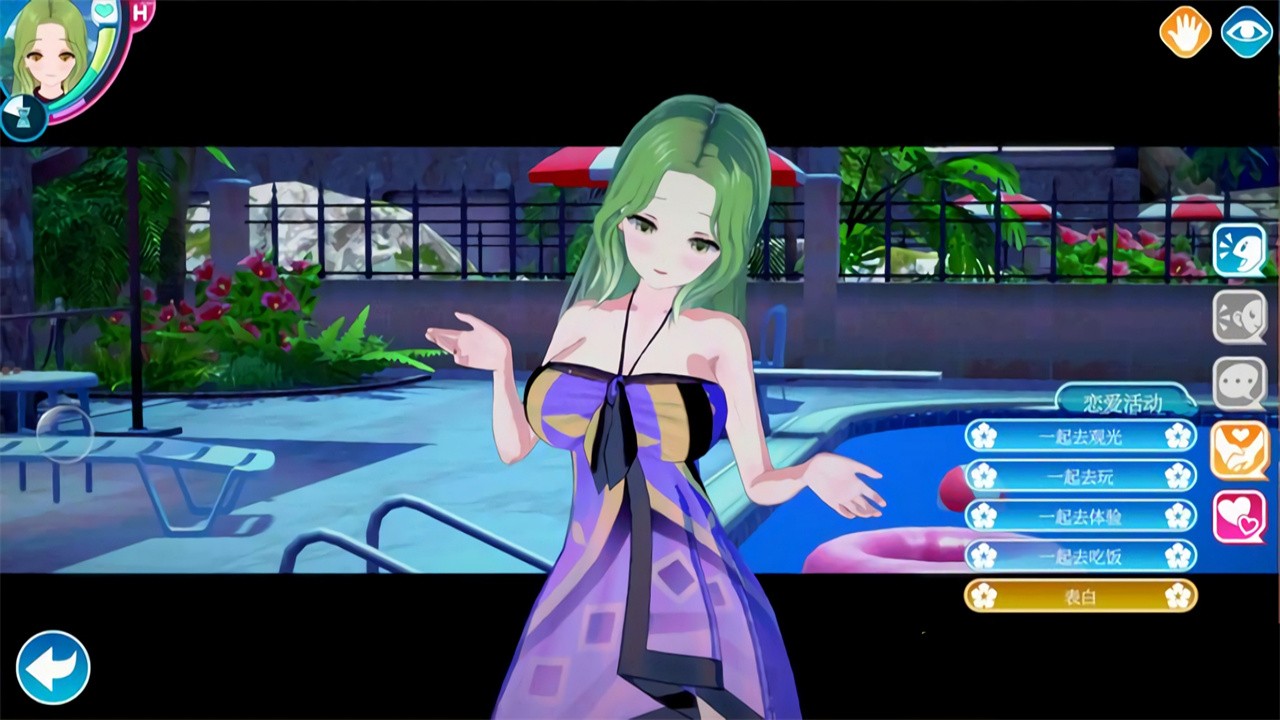Expand the 恋爱活动 header panel
Viewport: 1280px width, 720px height.
tap(1124, 399)
